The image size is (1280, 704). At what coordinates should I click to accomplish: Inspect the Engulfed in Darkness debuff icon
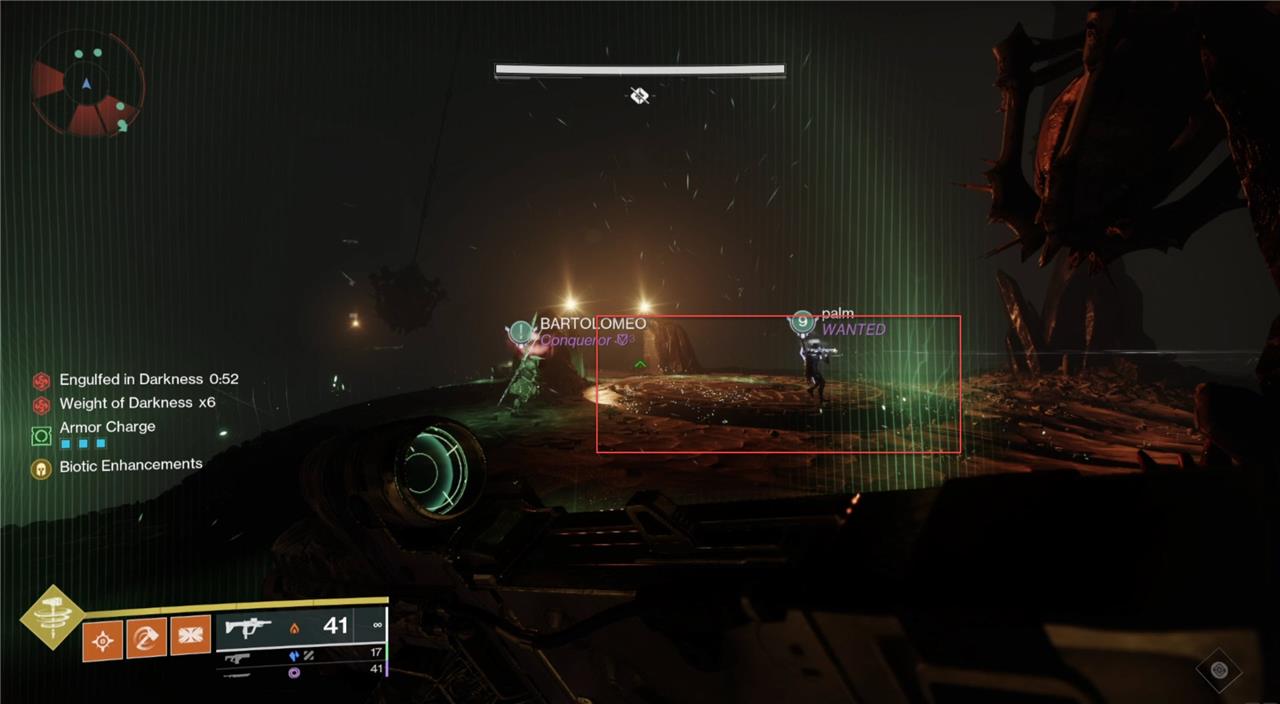[41, 381]
